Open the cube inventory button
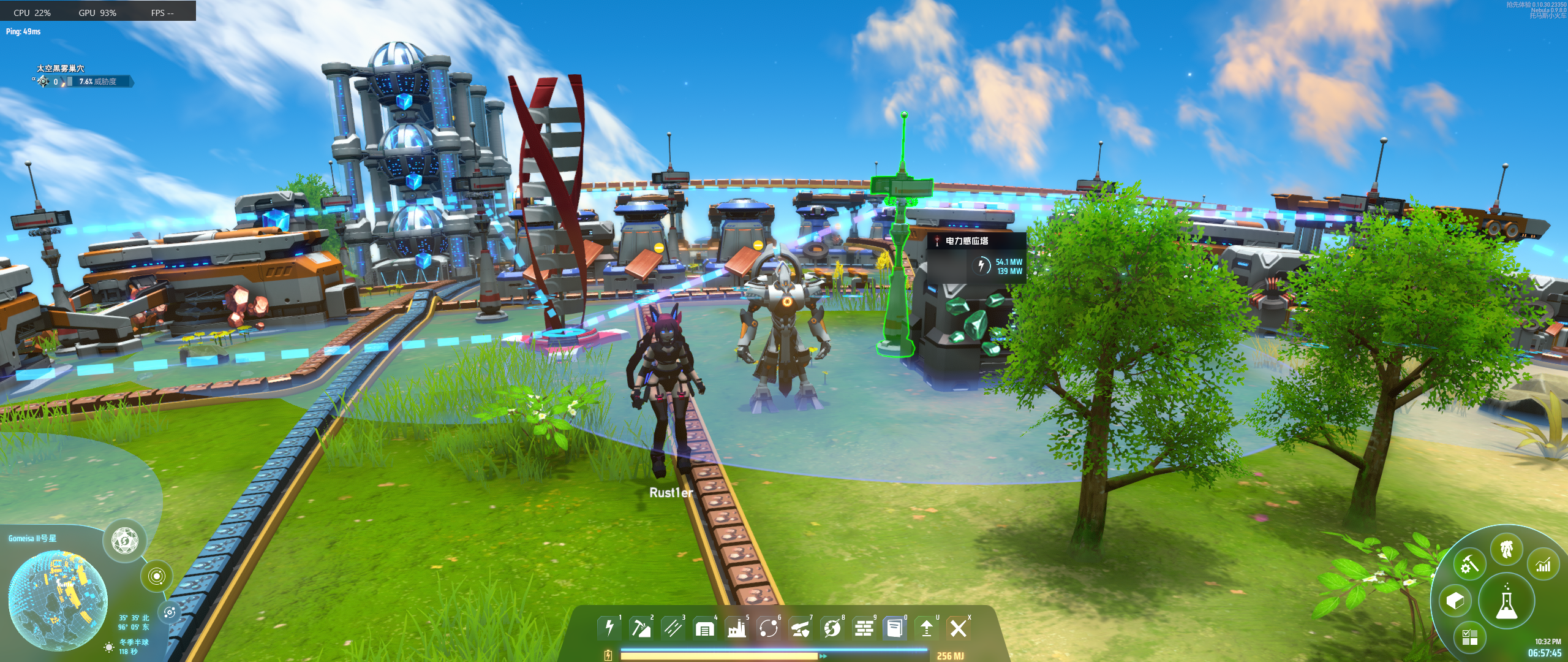The width and height of the screenshot is (1568, 662). pyautogui.click(x=1455, y=601)
